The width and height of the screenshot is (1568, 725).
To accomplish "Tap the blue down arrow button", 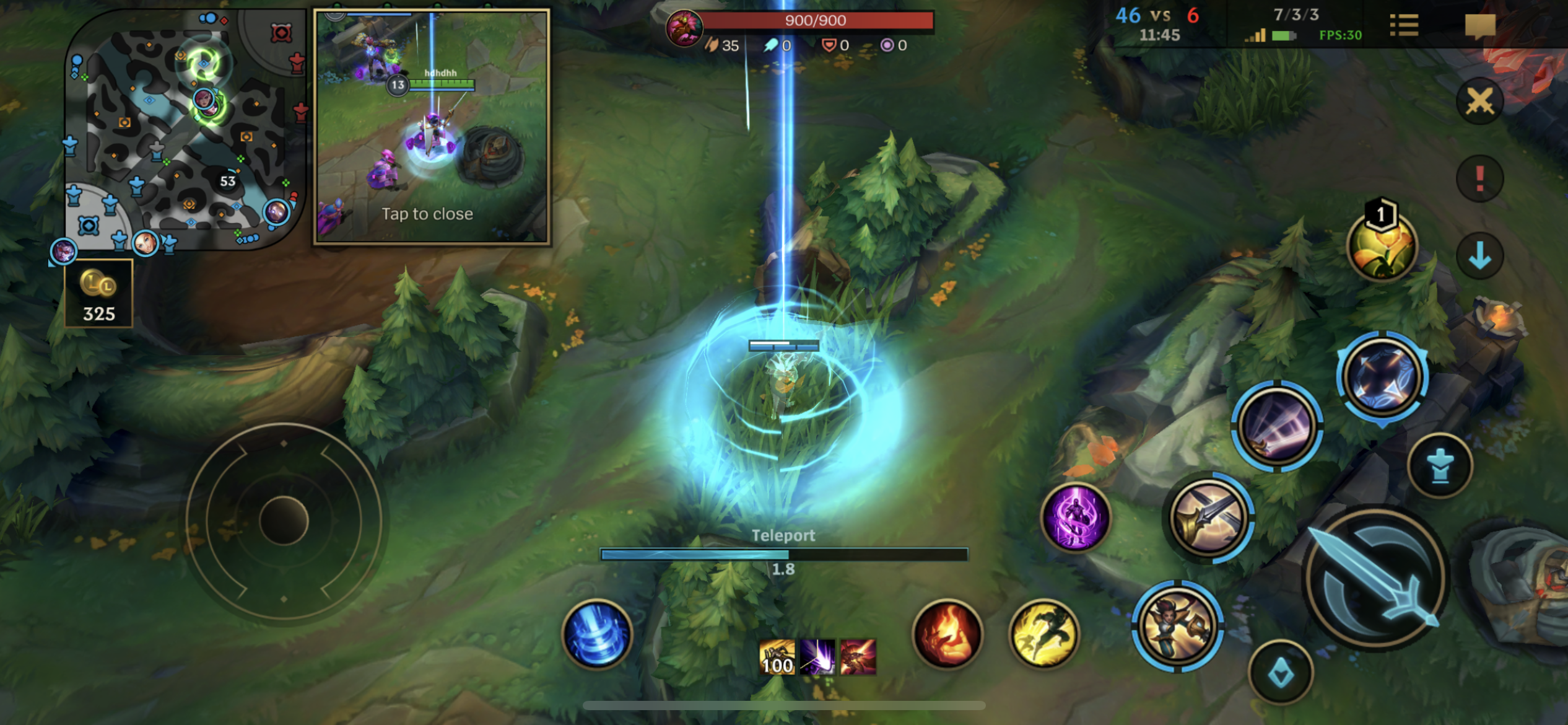I will tap(1479, 255).
